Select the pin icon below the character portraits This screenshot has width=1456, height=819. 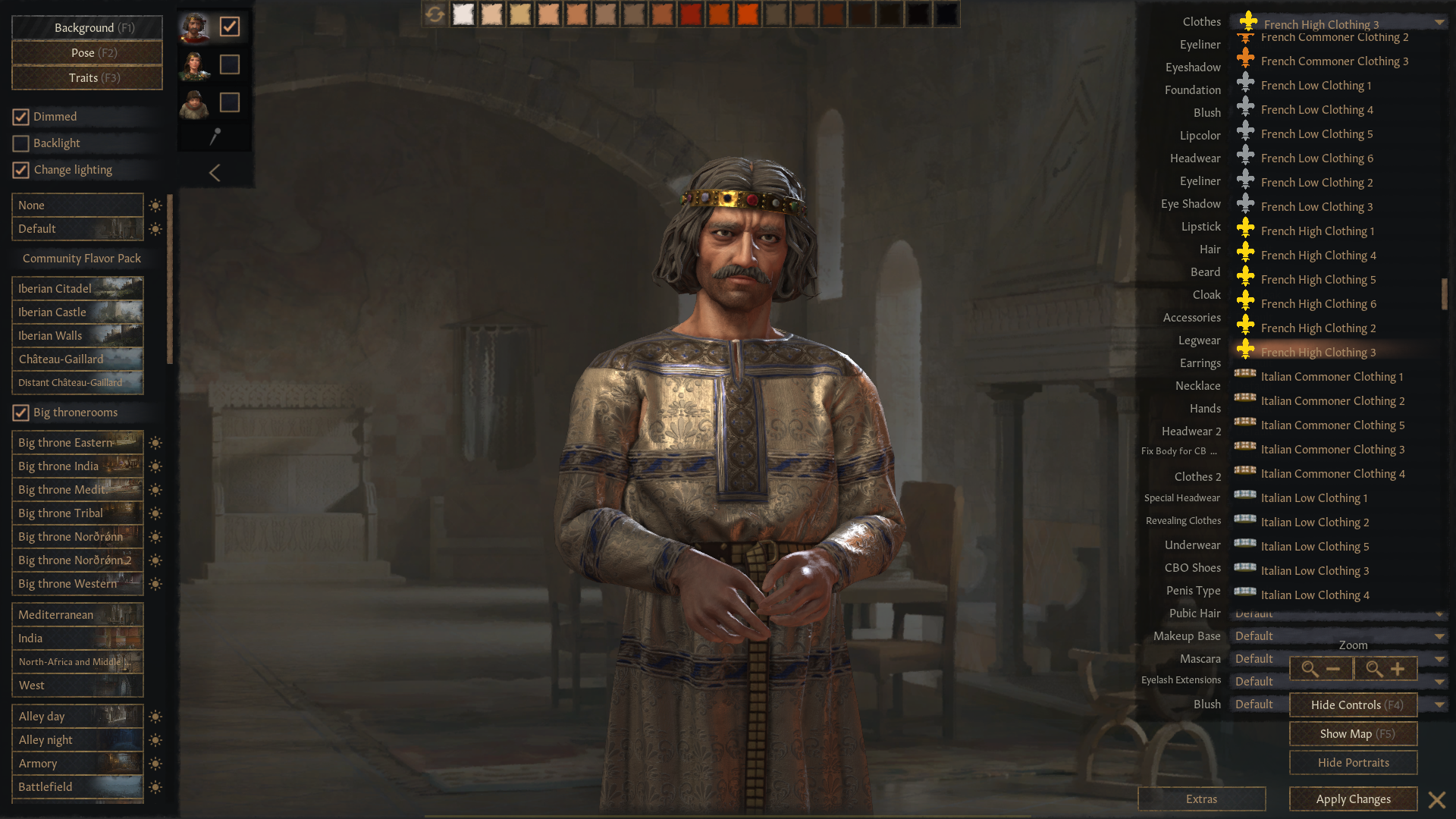(x=215, y=136)
